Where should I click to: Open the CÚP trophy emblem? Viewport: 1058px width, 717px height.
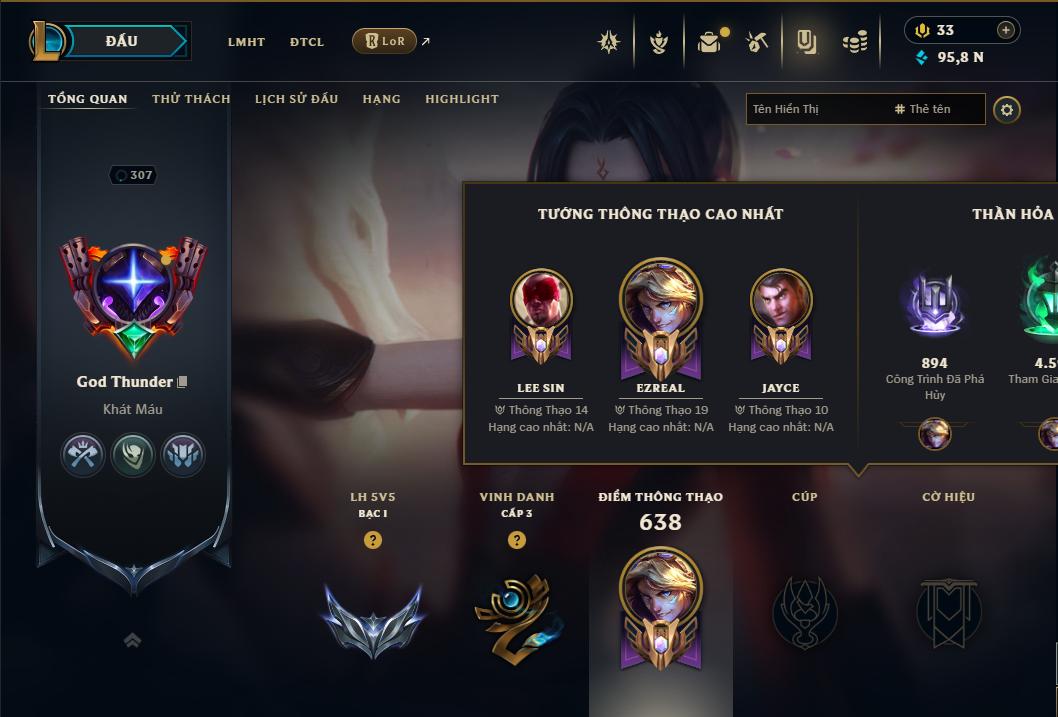(x=805, y=610)
